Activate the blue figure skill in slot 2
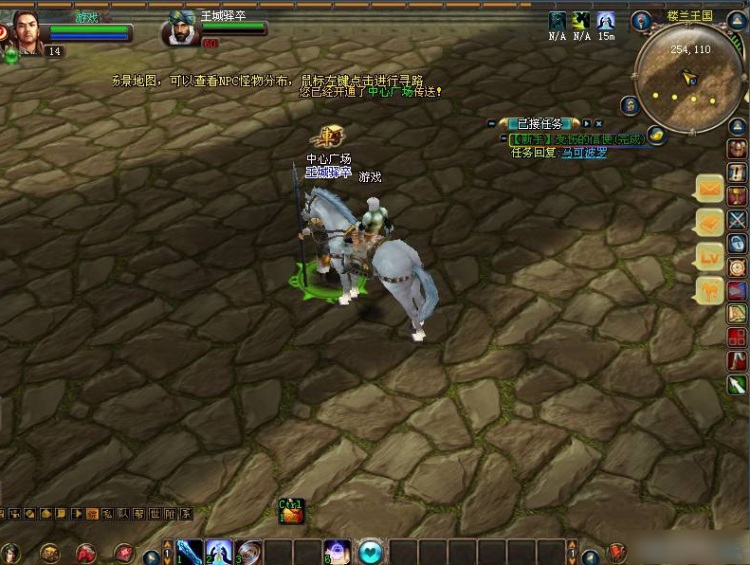The image size is (750, 565). coord(219,552)
